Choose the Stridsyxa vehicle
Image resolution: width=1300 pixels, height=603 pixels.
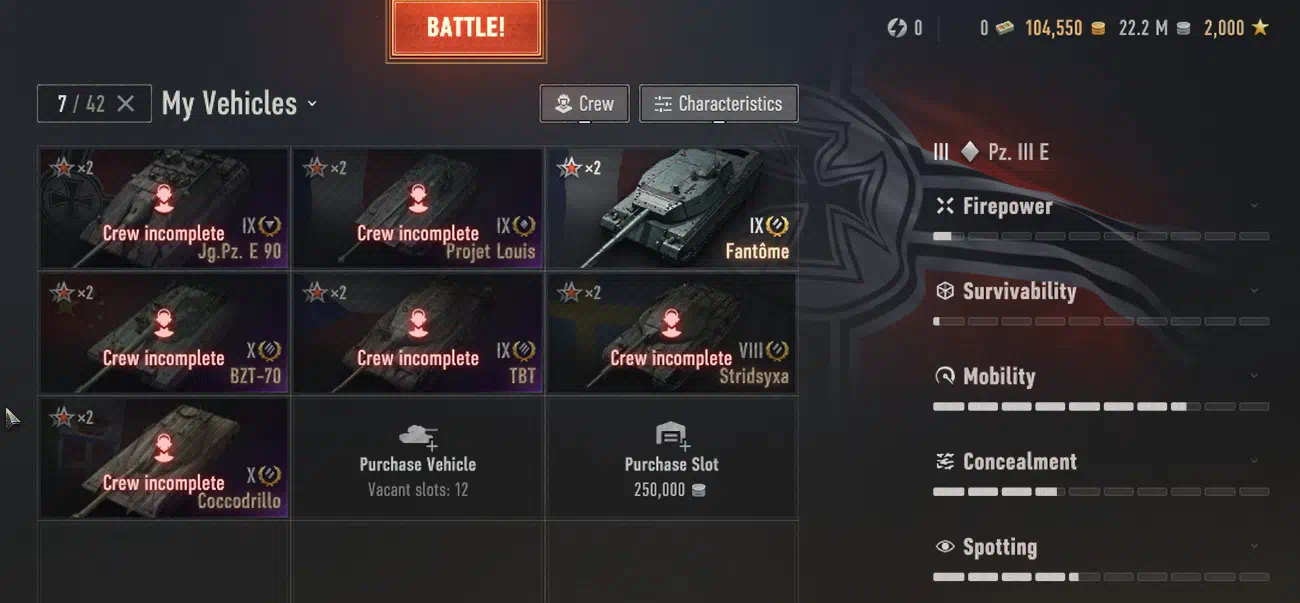pyautogui.click(x=671, y=333)
